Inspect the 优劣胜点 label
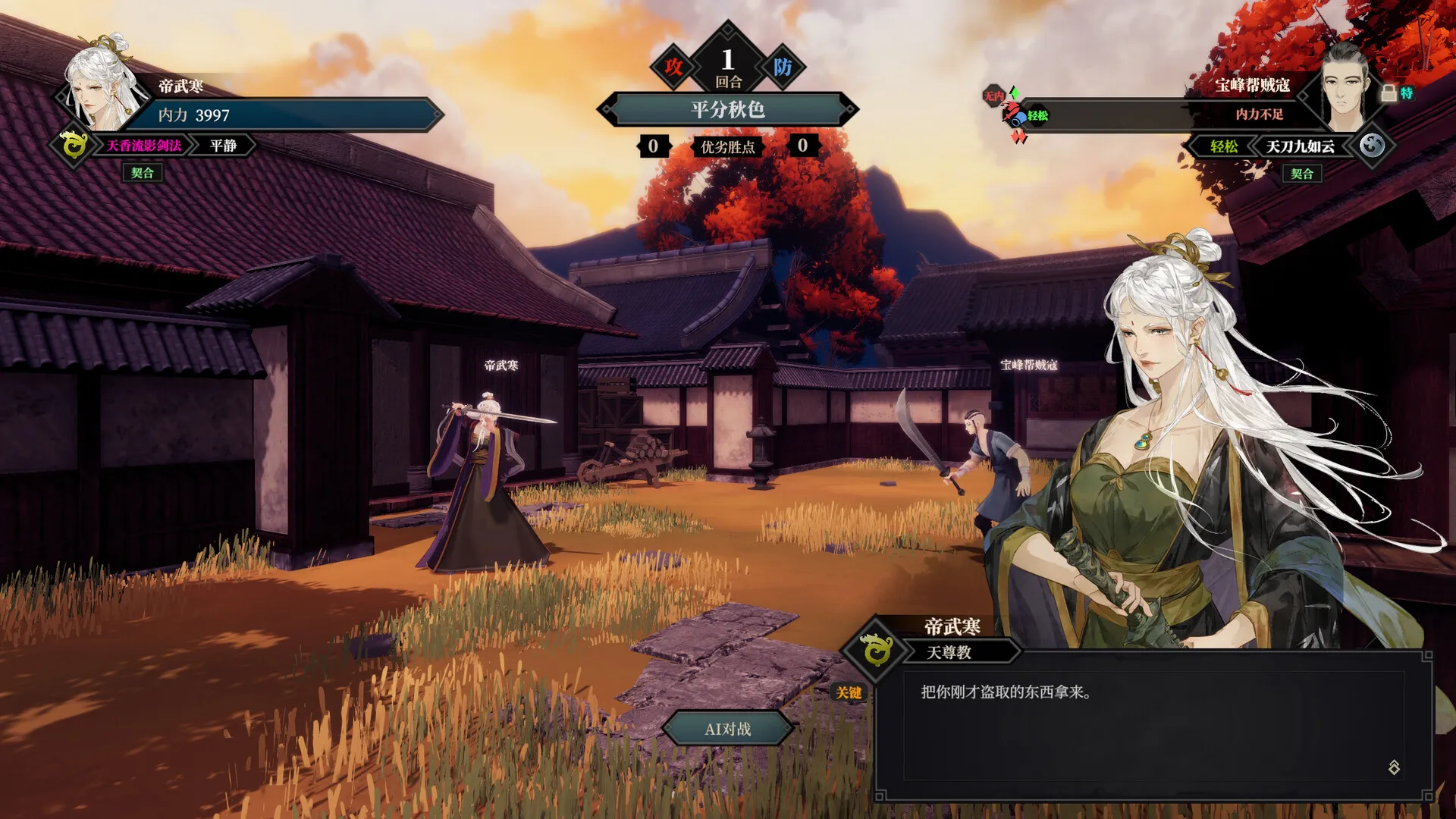Screen dimensions: 1456x819 tap(727, 147)
